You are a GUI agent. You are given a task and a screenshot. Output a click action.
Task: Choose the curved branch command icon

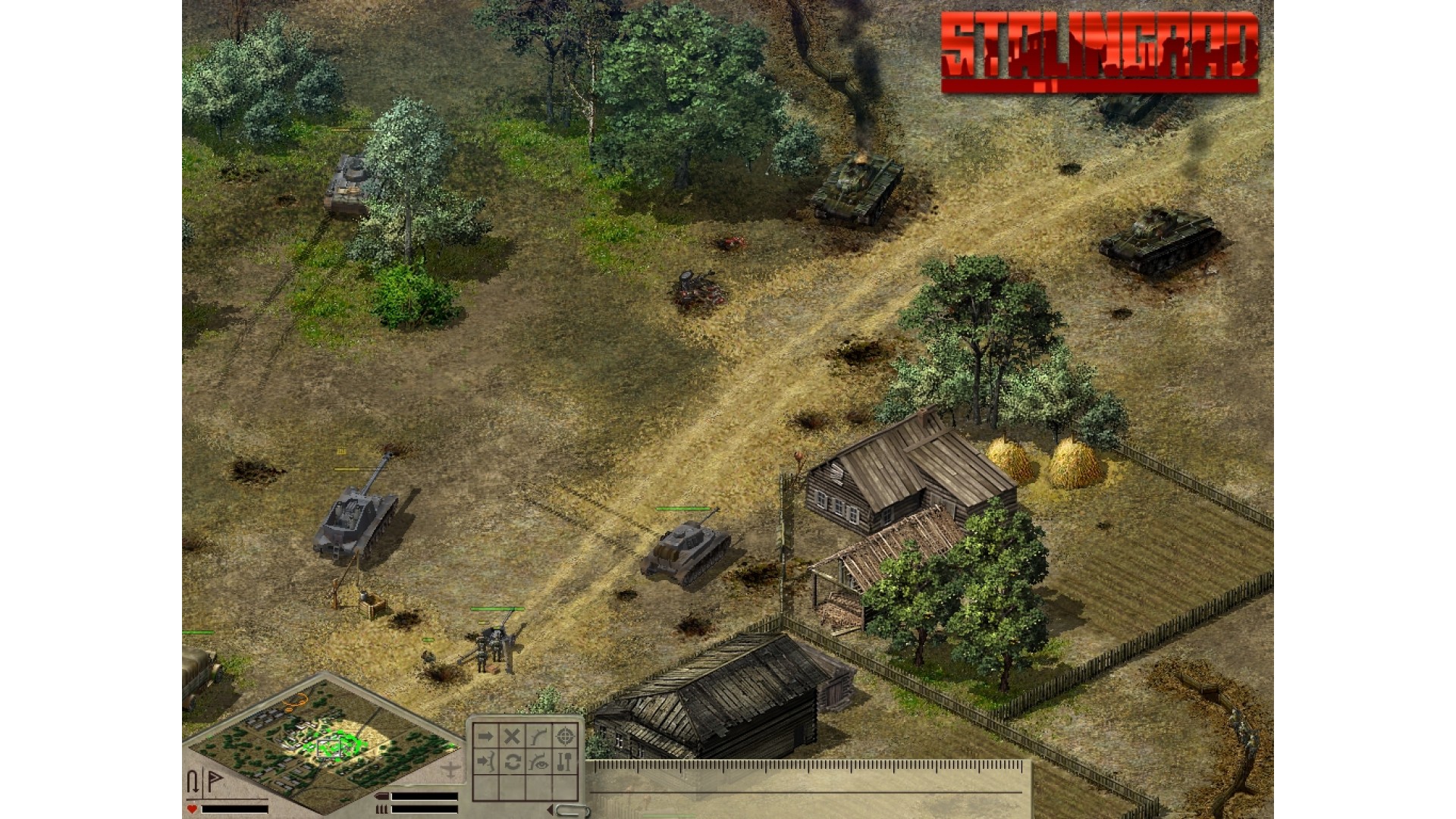(538, 736)
